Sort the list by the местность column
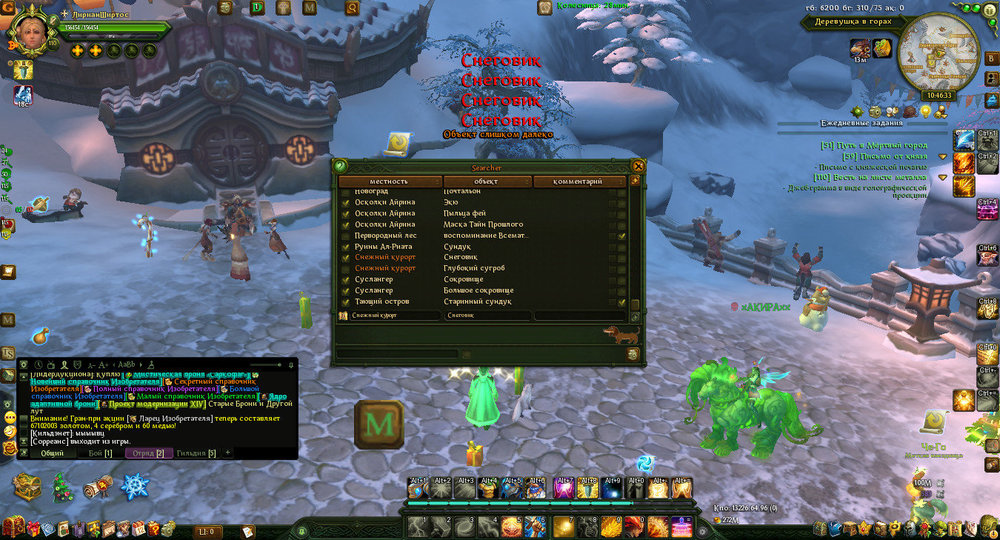 click(x=387, y=182)
